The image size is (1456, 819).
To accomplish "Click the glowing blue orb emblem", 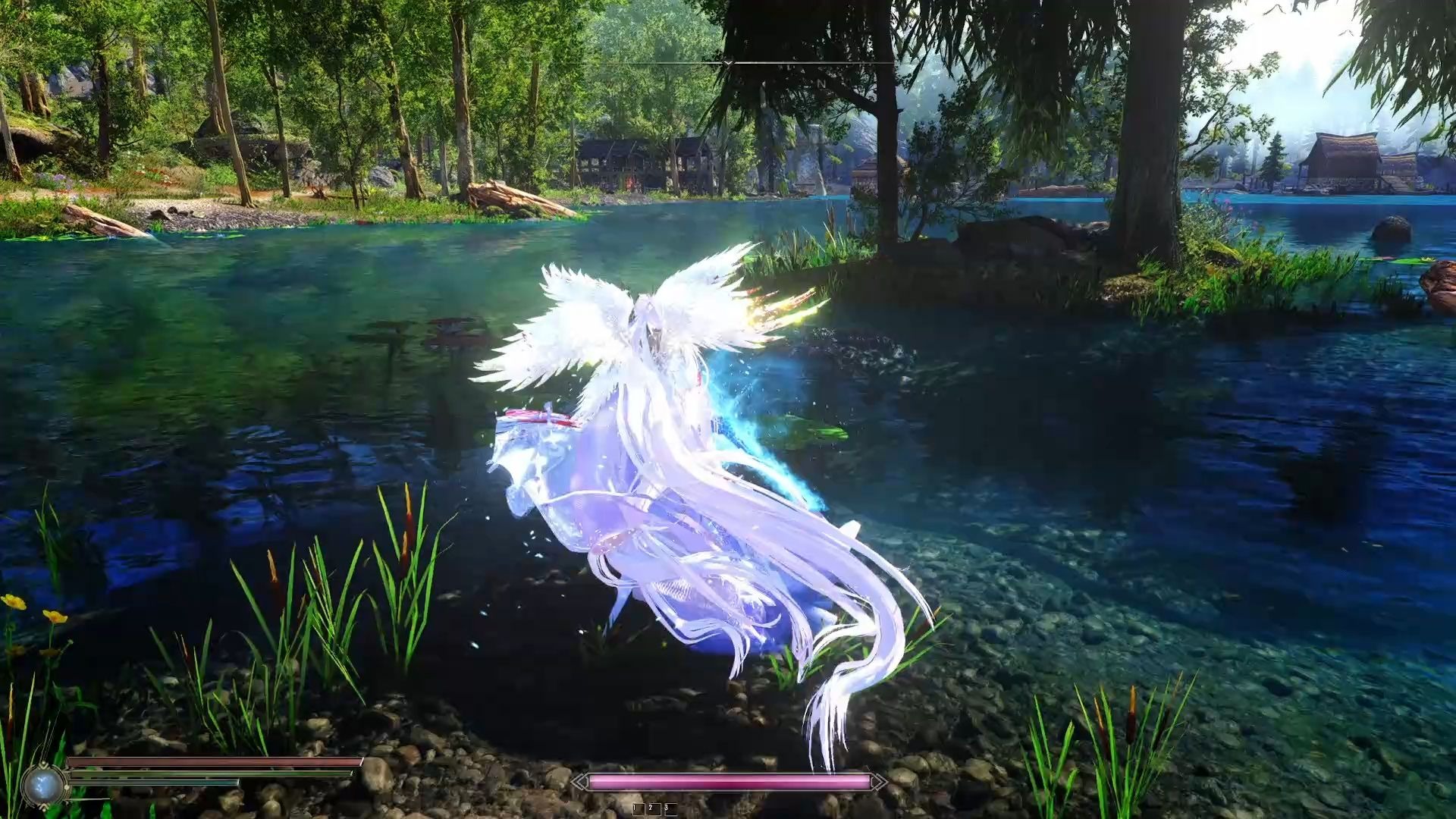I will 42,785.
